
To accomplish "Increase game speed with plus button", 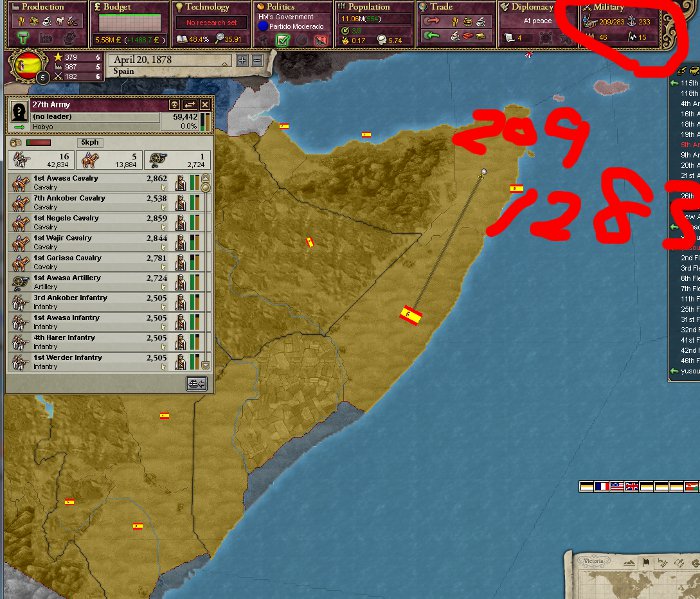I will pos(244,60).
